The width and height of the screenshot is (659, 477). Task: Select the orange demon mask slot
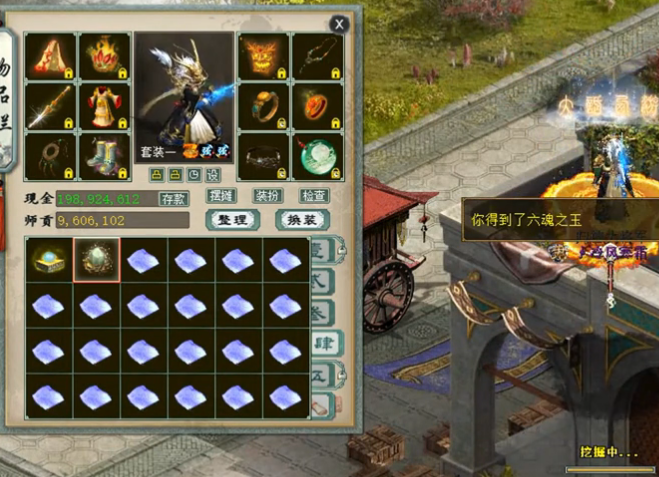pyautogui.click(x=264, y=56)
